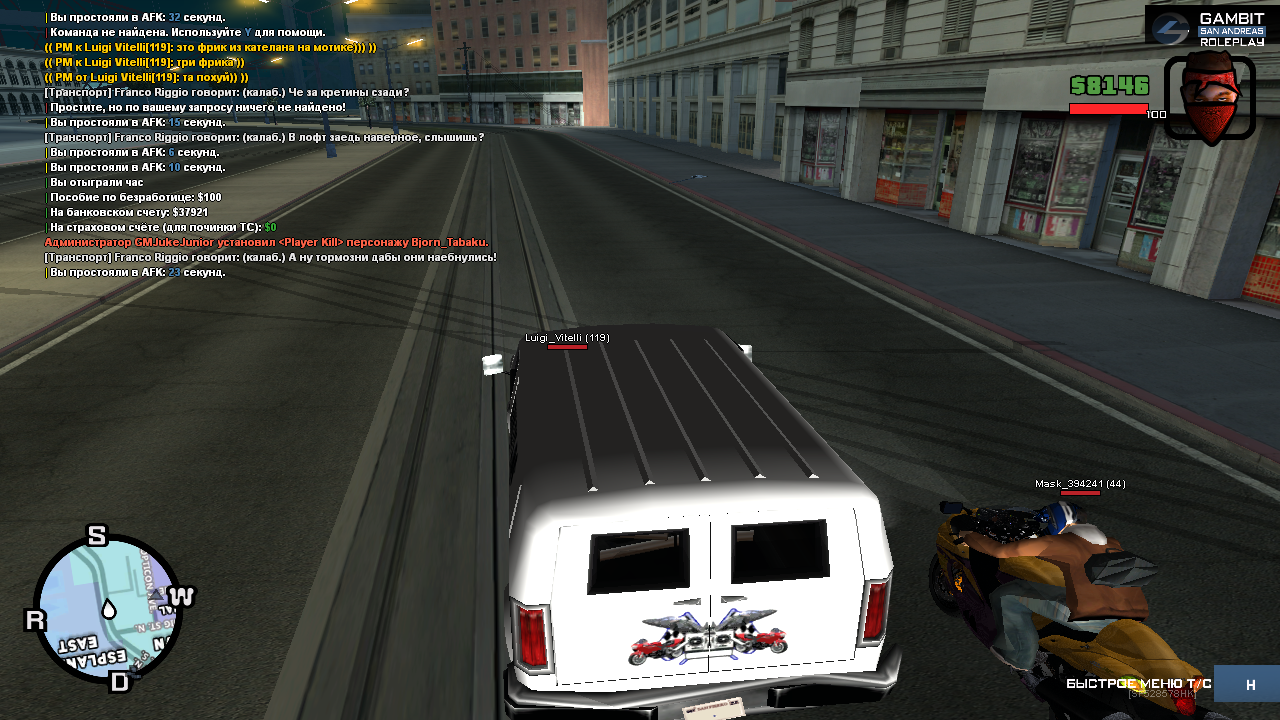The width and height of the screenshot is (1280, 720).
Task: Click the Gambit Roleplay server logo
Action: 1207,28
